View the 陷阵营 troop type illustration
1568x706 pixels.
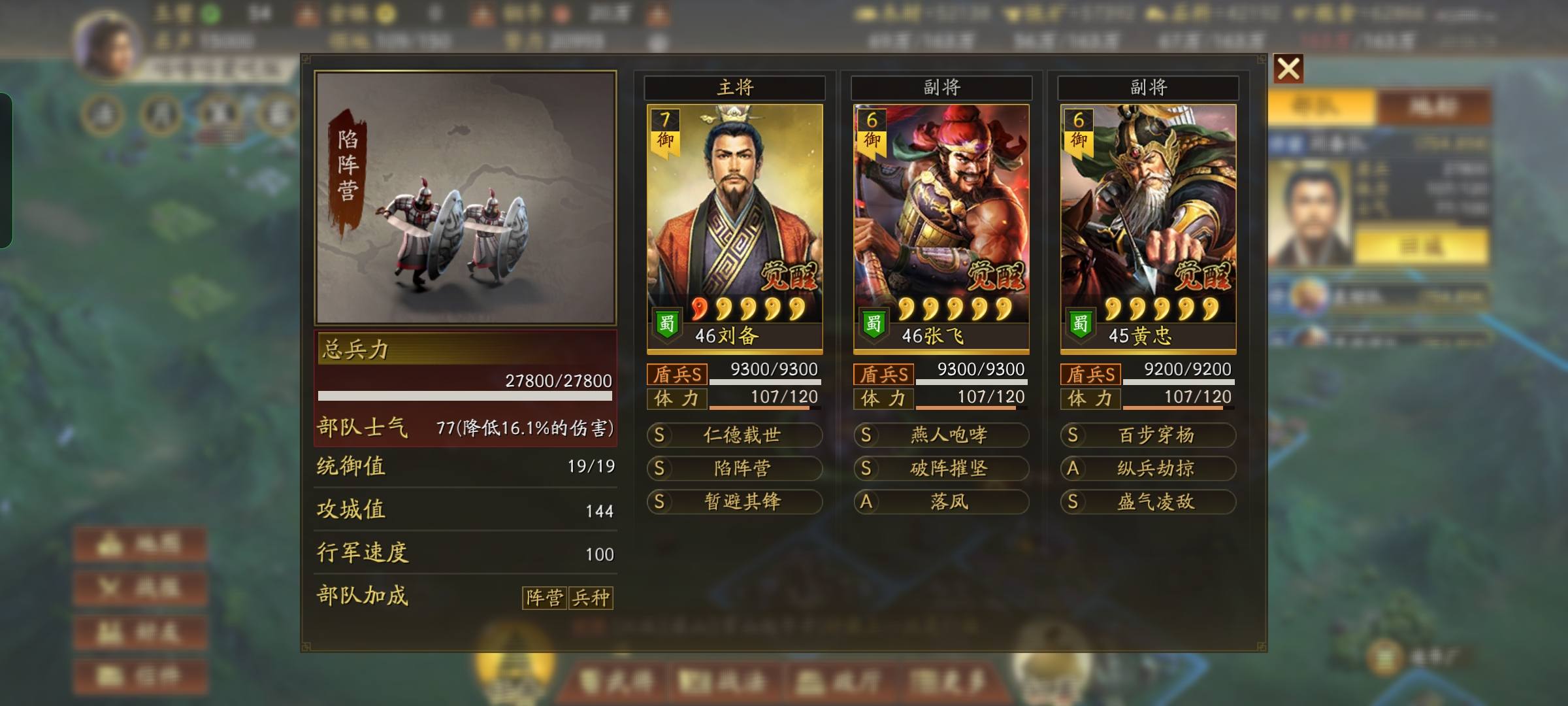pos(465,197)
